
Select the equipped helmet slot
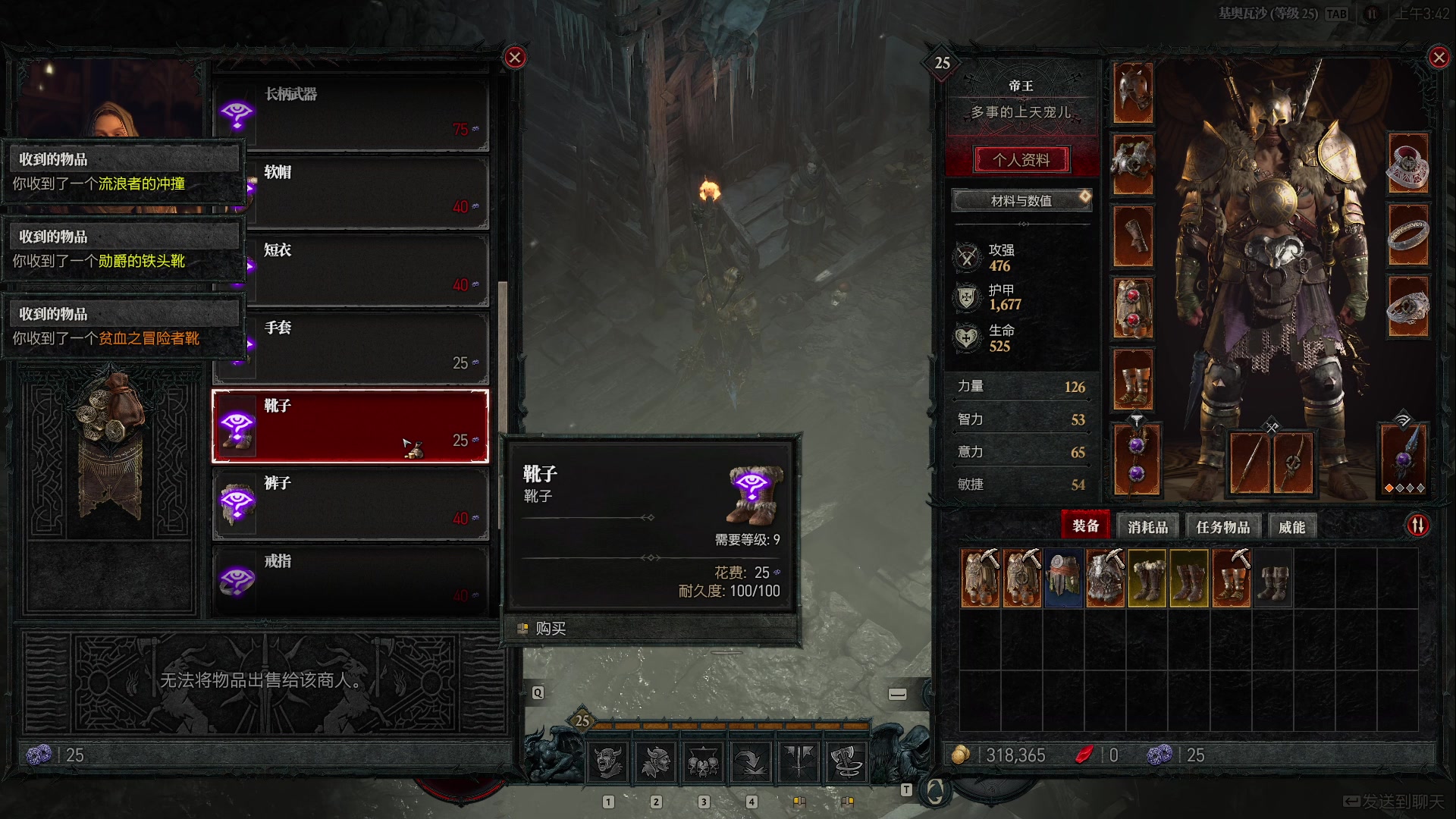point(1133,93)
